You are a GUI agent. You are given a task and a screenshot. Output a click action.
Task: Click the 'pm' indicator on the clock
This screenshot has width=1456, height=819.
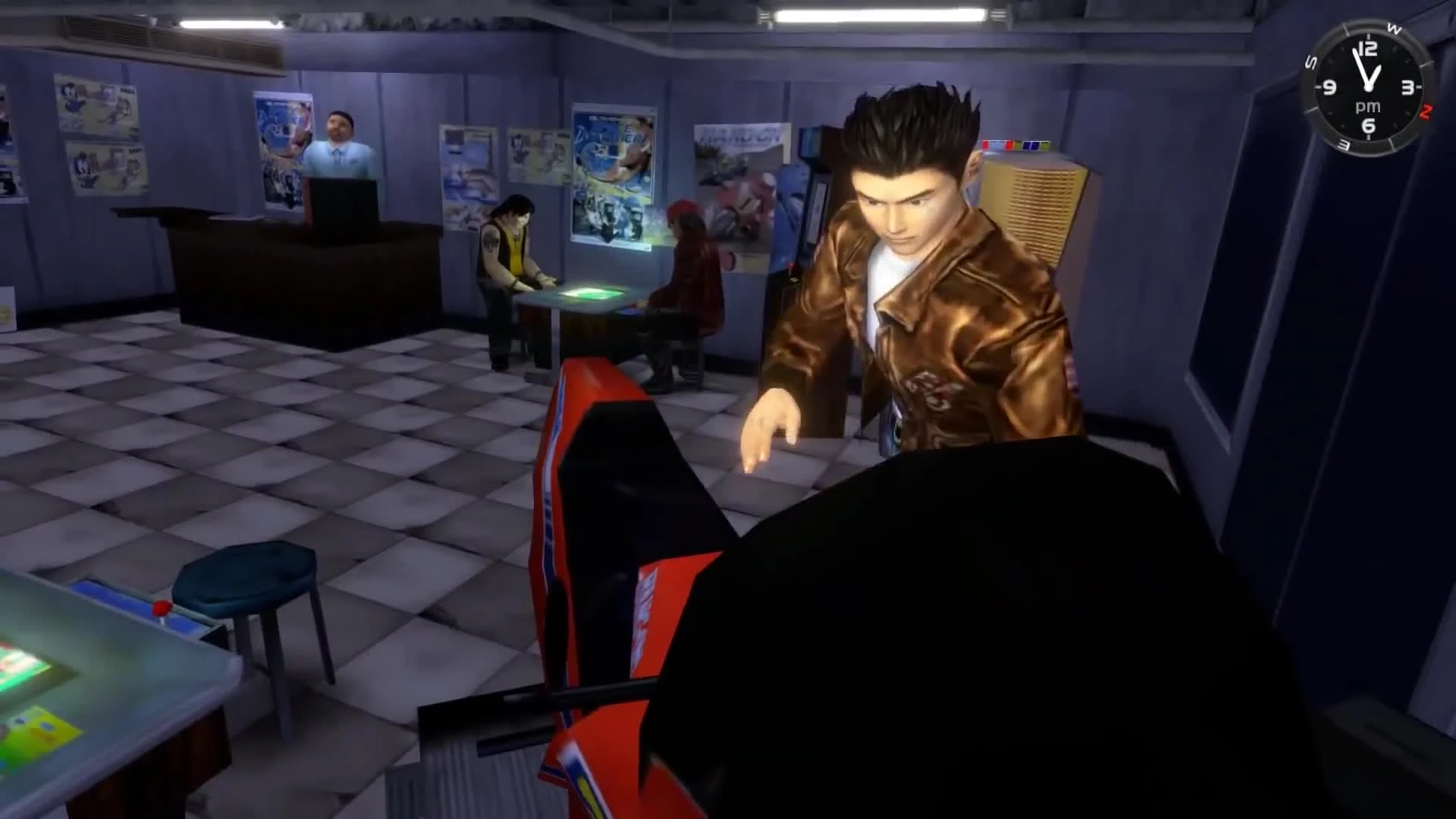click(1369, 106)
